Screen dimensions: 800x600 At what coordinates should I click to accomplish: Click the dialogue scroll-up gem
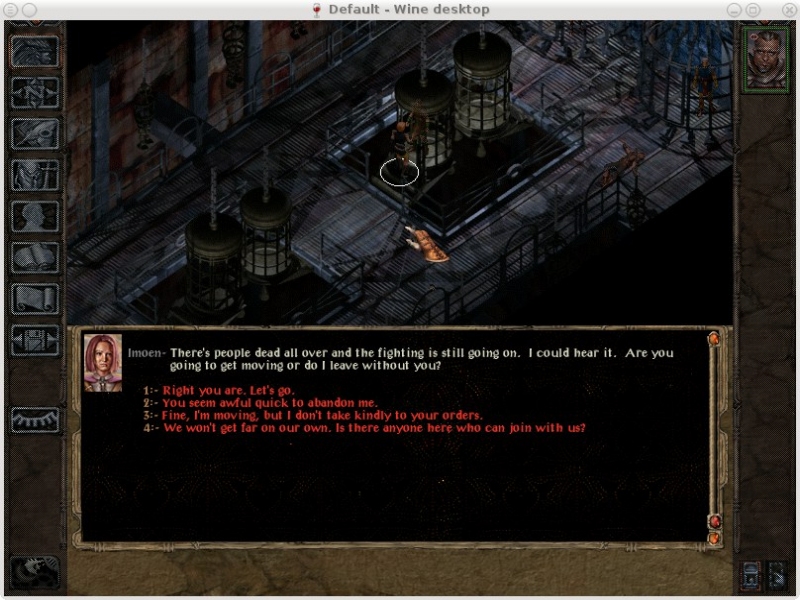[x=714, y=339]
